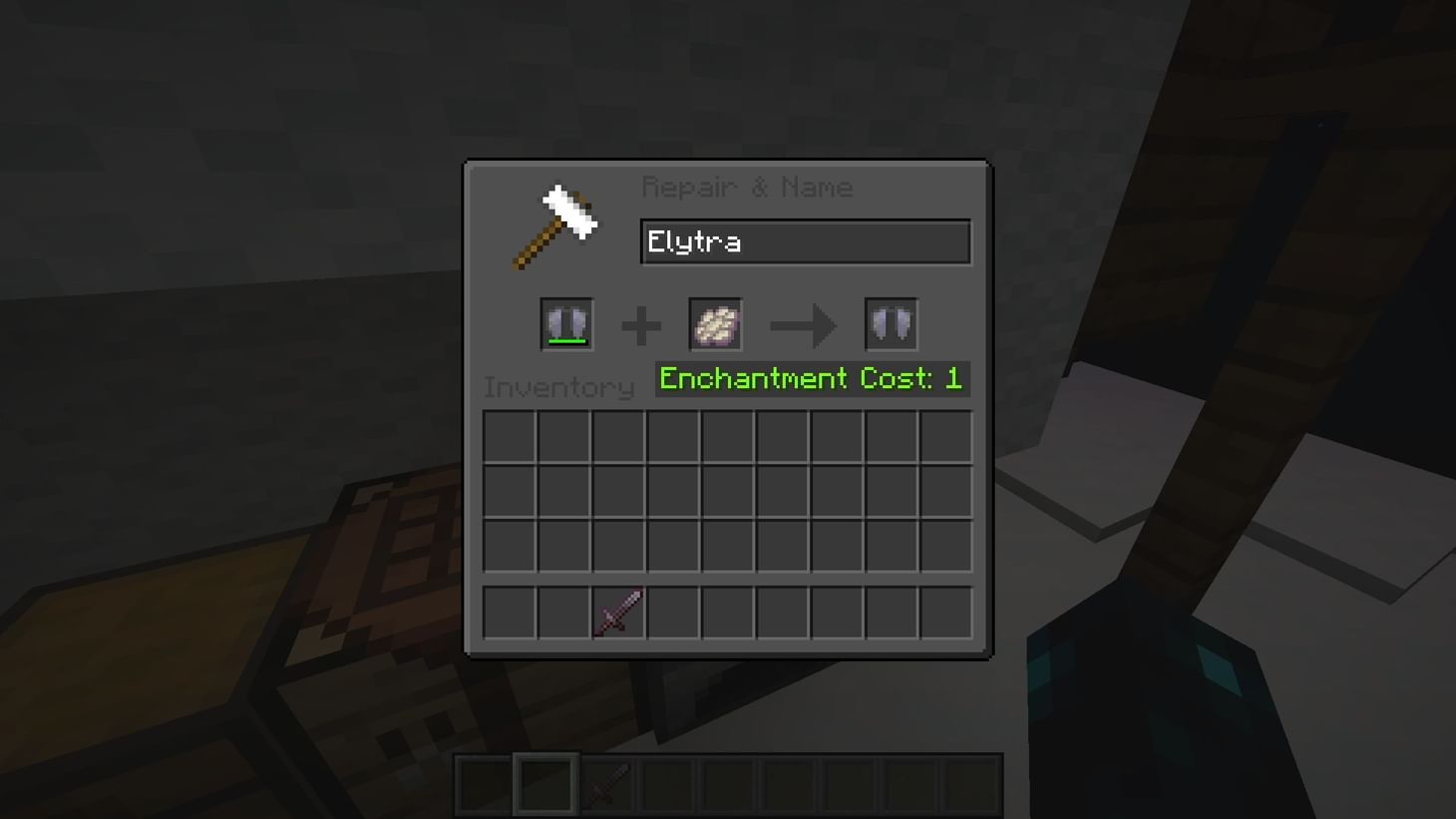
Task: Select the damaged Elytra in the first slot
Action: click(x=566, y=323)
